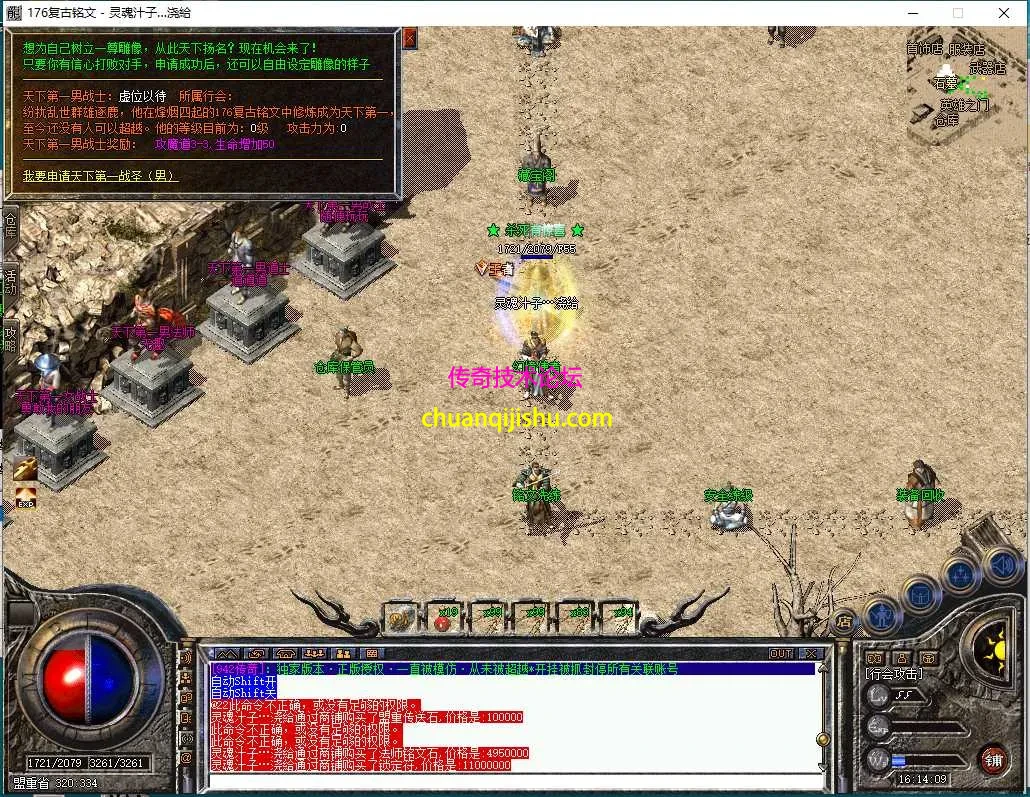Image resolution: width=1030 pixels, height=797 pixels.
Task: Click the 行会攻击 attack mode label
Action: tap(893, 674)
